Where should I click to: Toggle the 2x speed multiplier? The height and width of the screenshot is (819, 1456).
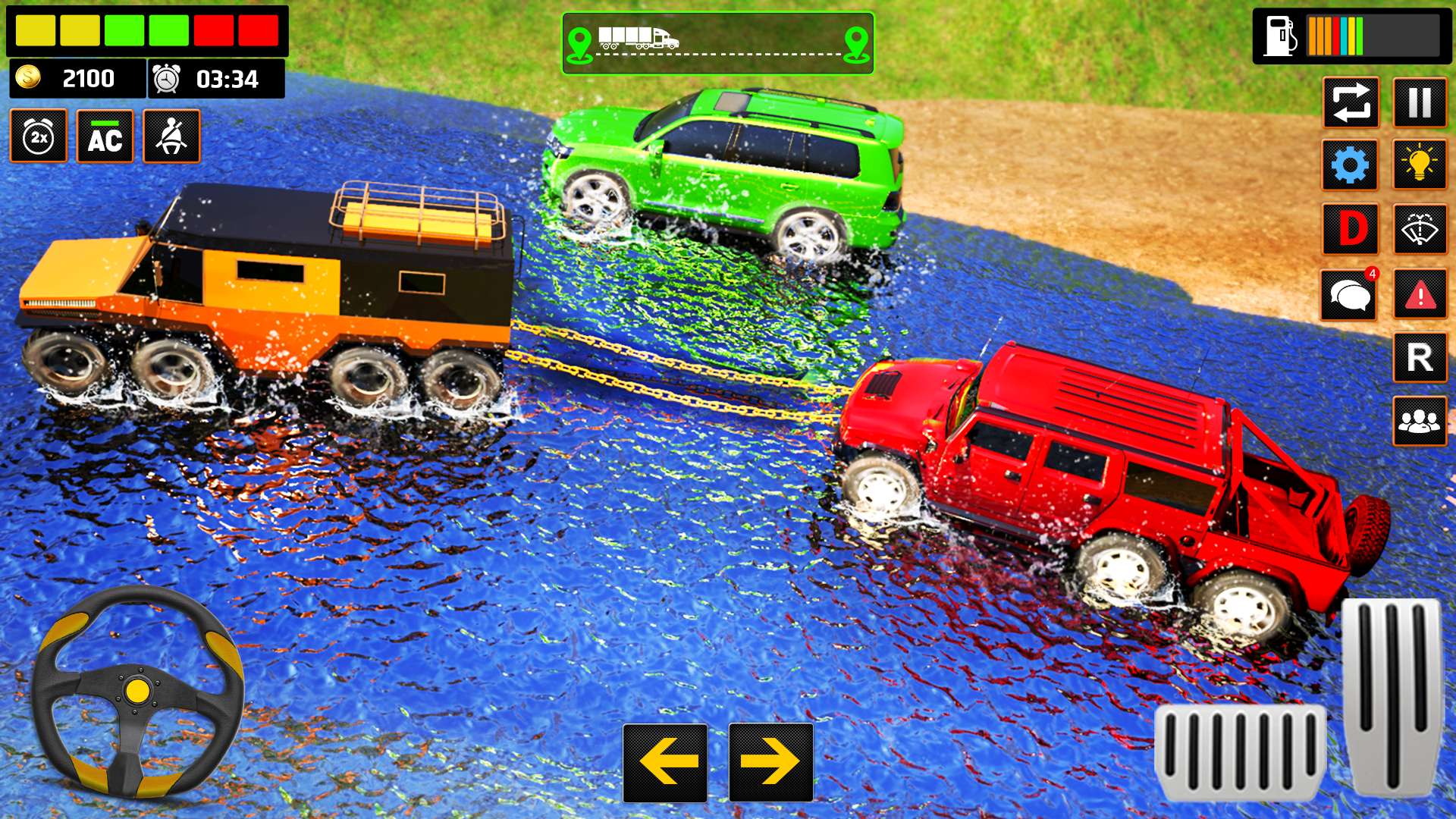pyautogui.click(x=40, y=137)
